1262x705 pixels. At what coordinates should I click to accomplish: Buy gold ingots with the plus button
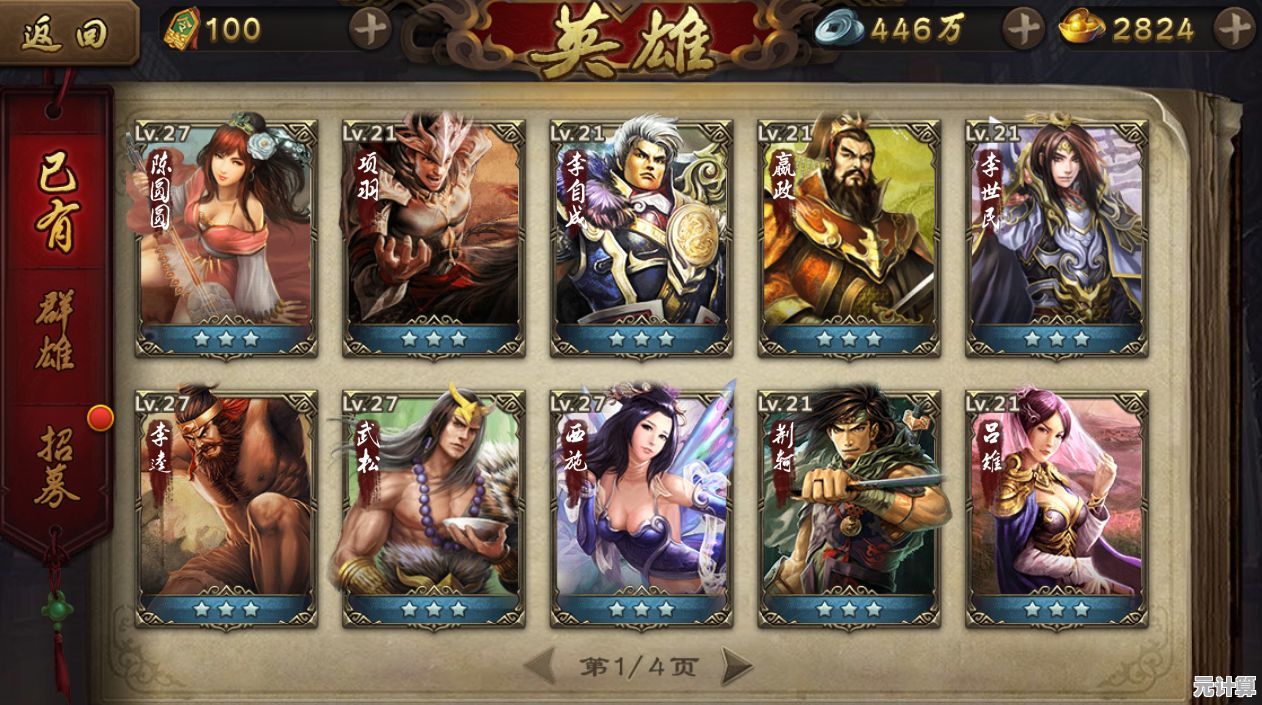[1234, 29]
